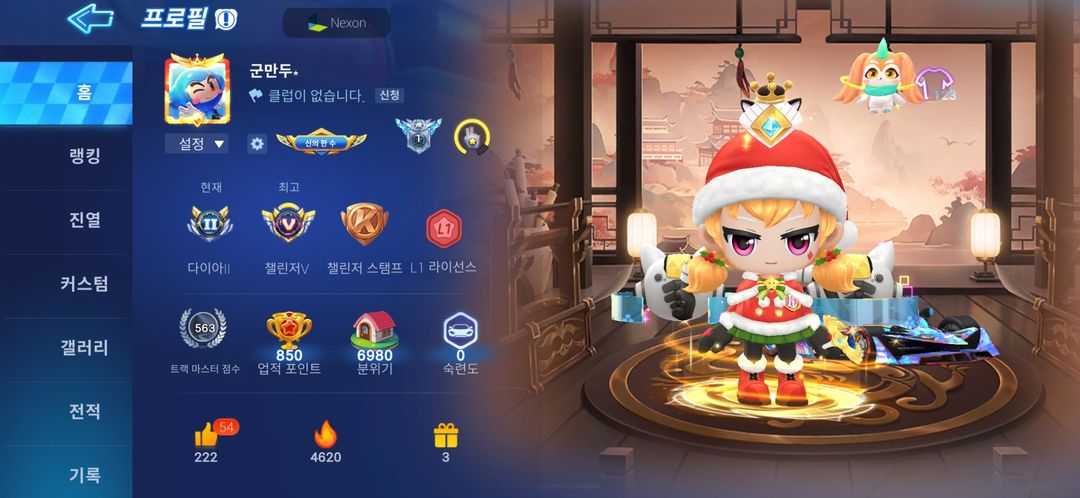Tap the thumbs-up likes icon

coord(207,435)
